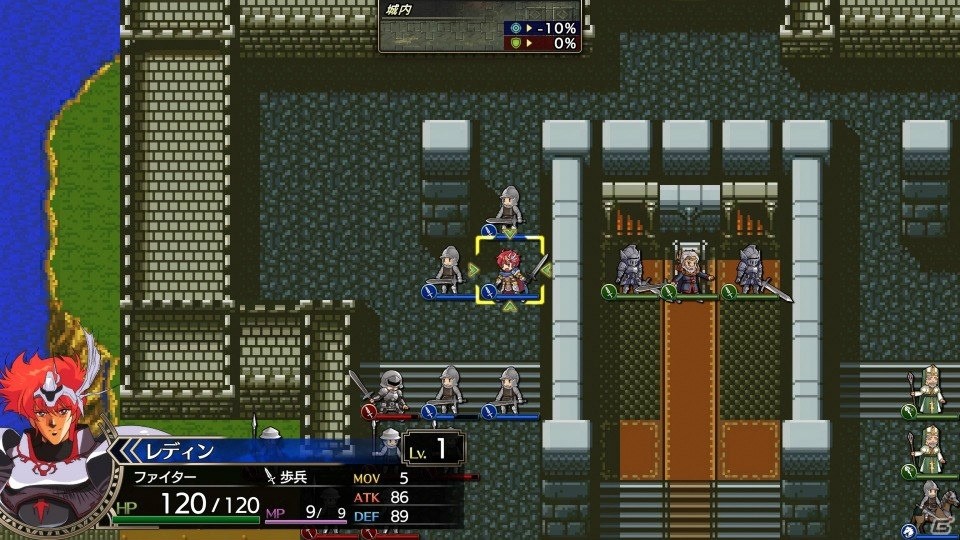Select the red-haired unit inside the yellow cursor
The width and height of the screenshot is (960, 540).
(510, 271)
